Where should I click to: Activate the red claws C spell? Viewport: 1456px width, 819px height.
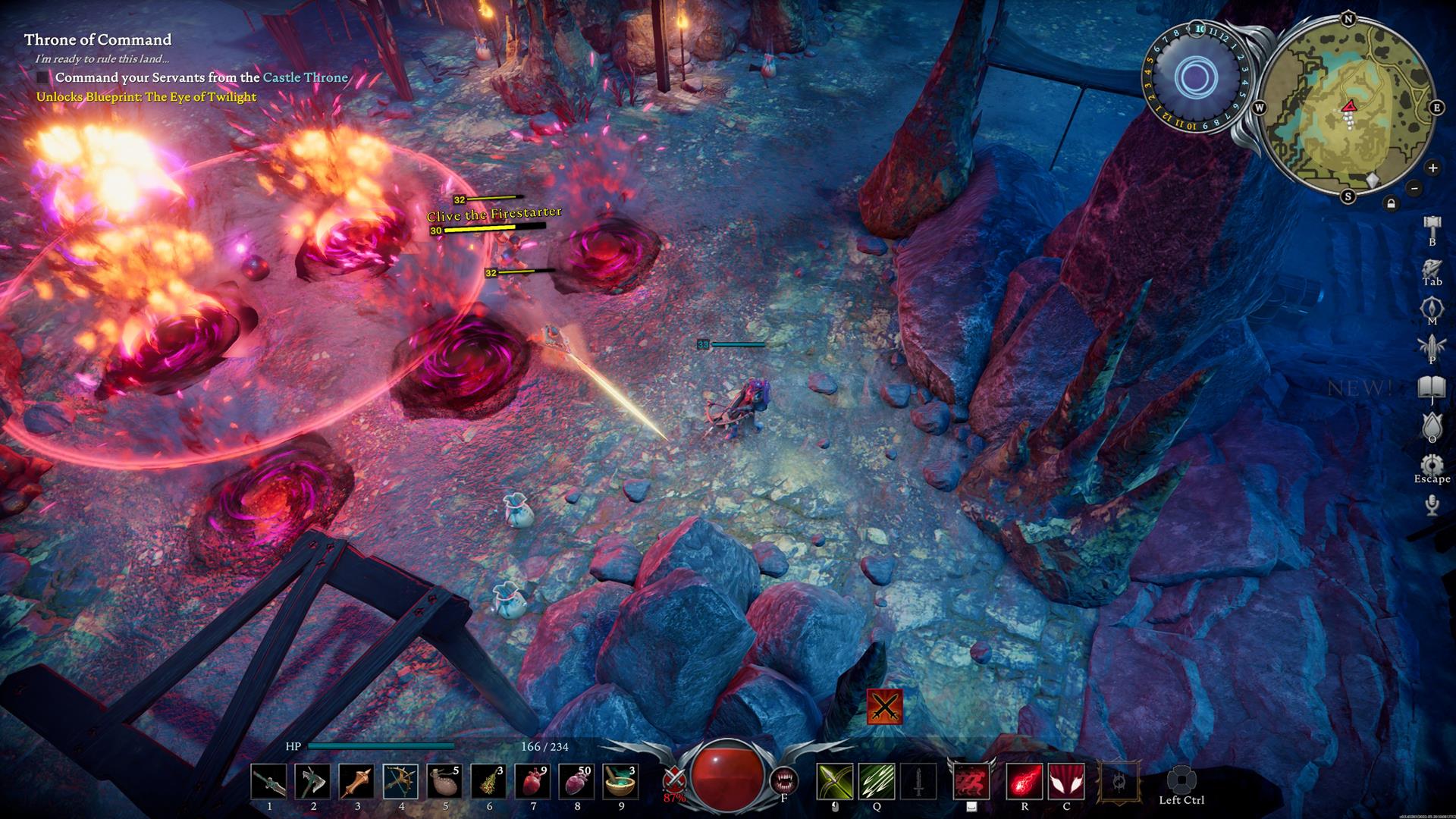click(x=1066, y=782)
